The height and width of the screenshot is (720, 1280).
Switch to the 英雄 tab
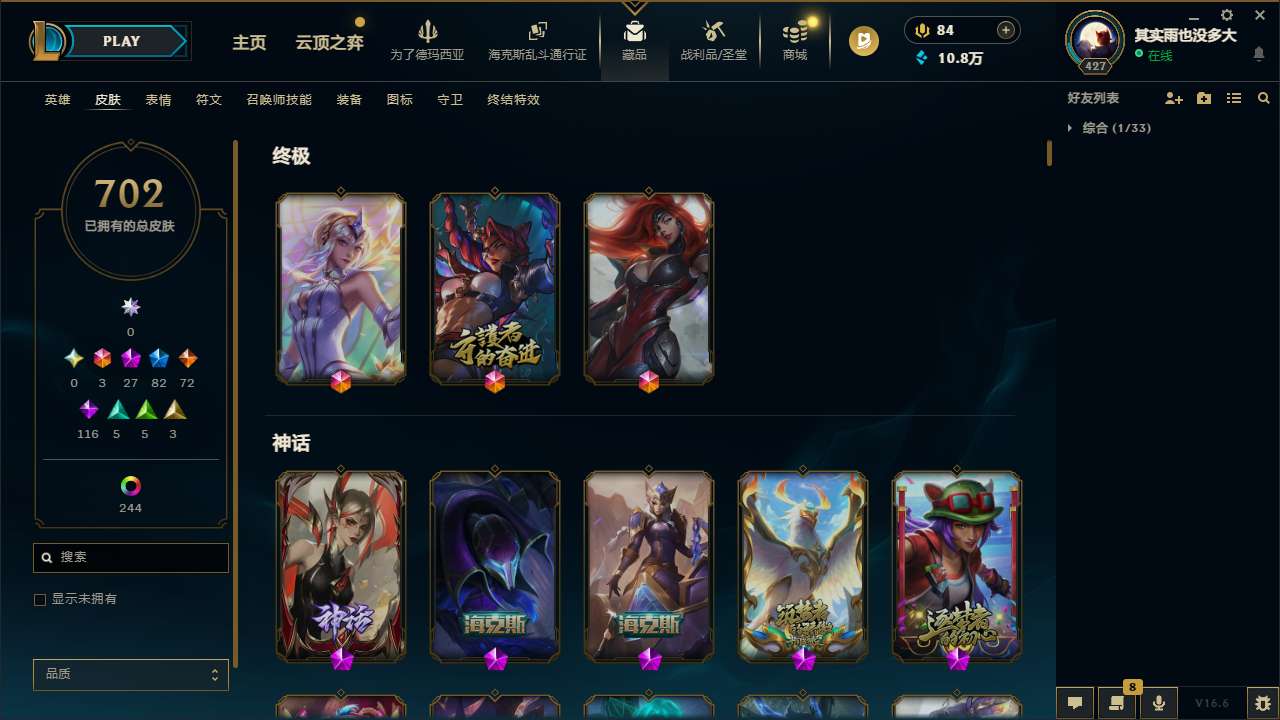click(57, 100)
